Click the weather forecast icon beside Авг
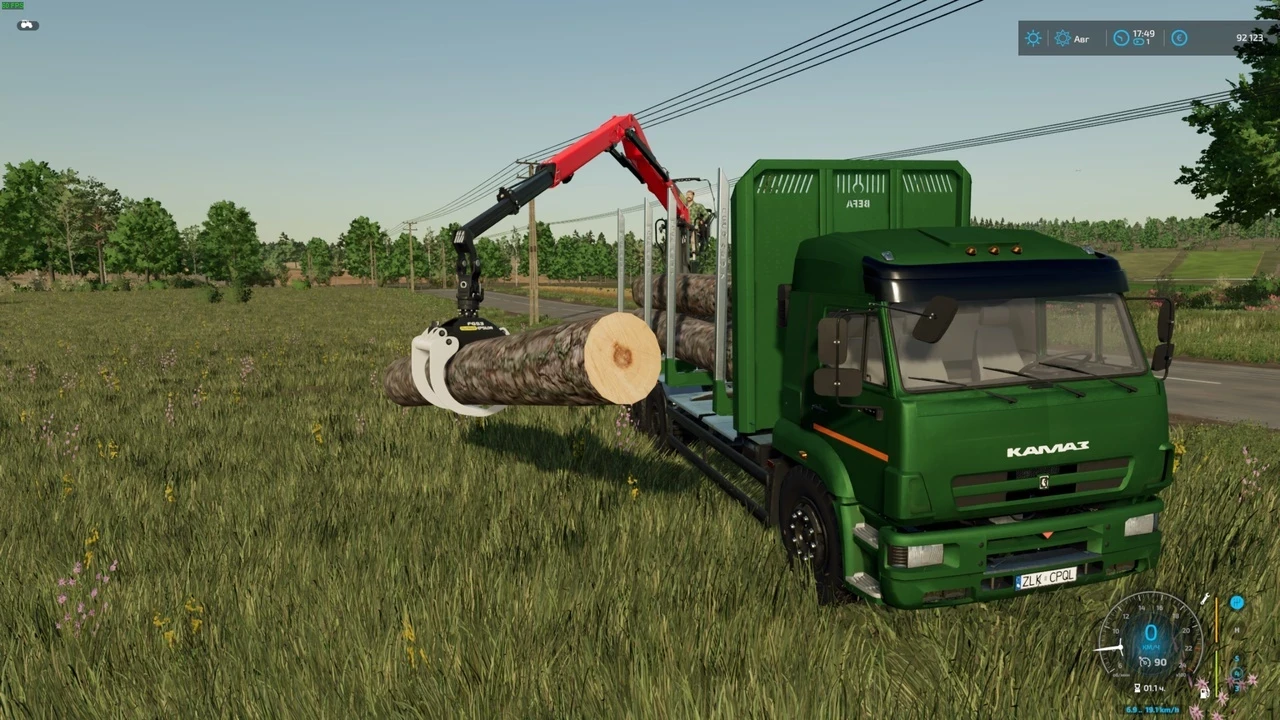 [x=1062, y=37]
